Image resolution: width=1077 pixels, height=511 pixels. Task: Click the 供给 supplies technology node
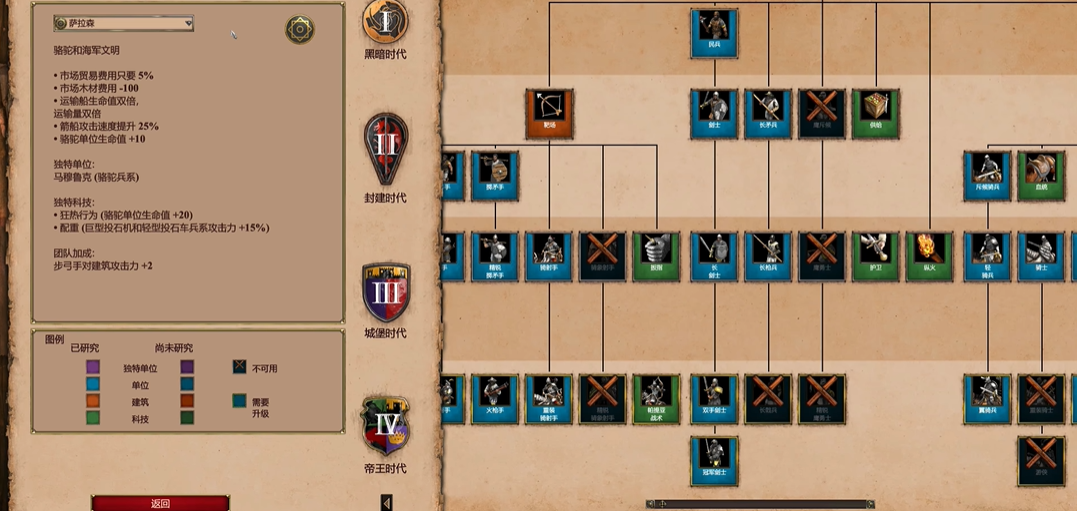pos(876,113)
